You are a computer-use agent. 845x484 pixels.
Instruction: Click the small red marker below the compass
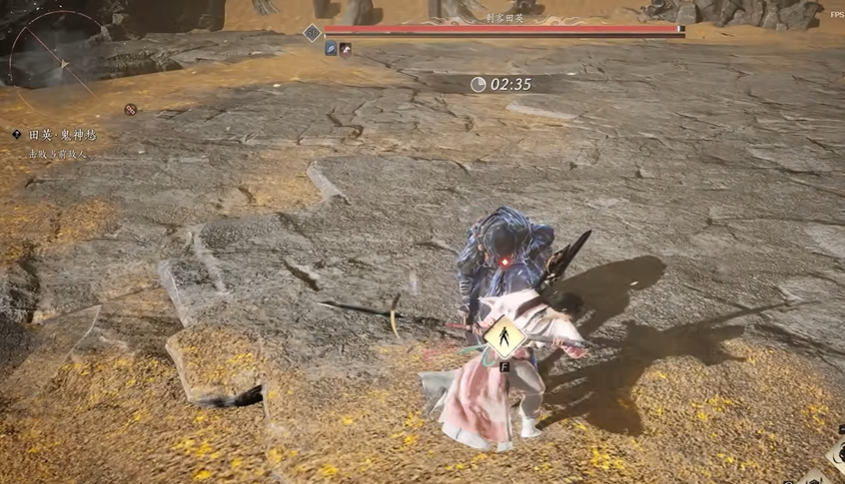pyautogui.click(x=130, y=109)
